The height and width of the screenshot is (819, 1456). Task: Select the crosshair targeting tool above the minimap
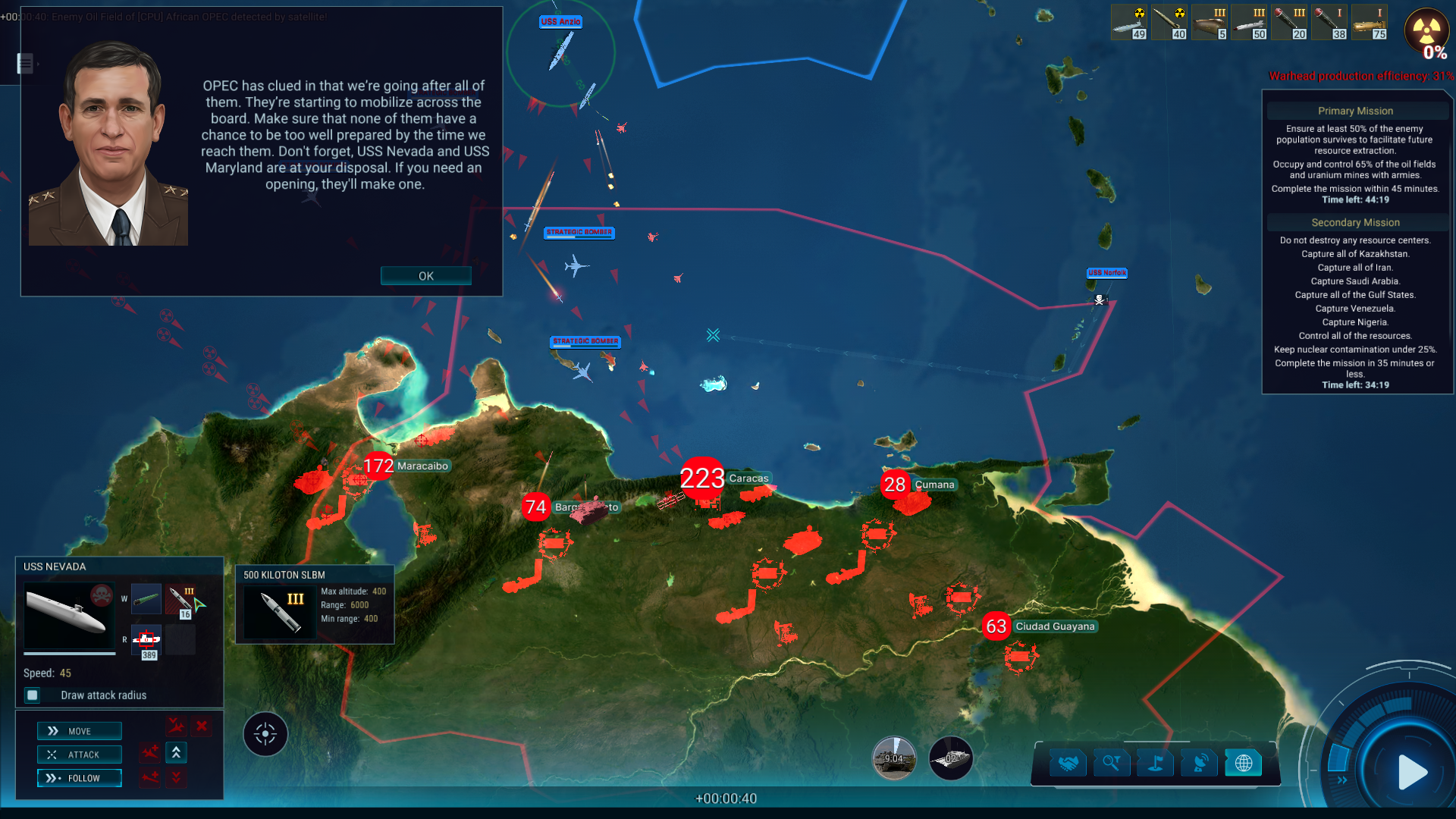[x=265, y=733]
